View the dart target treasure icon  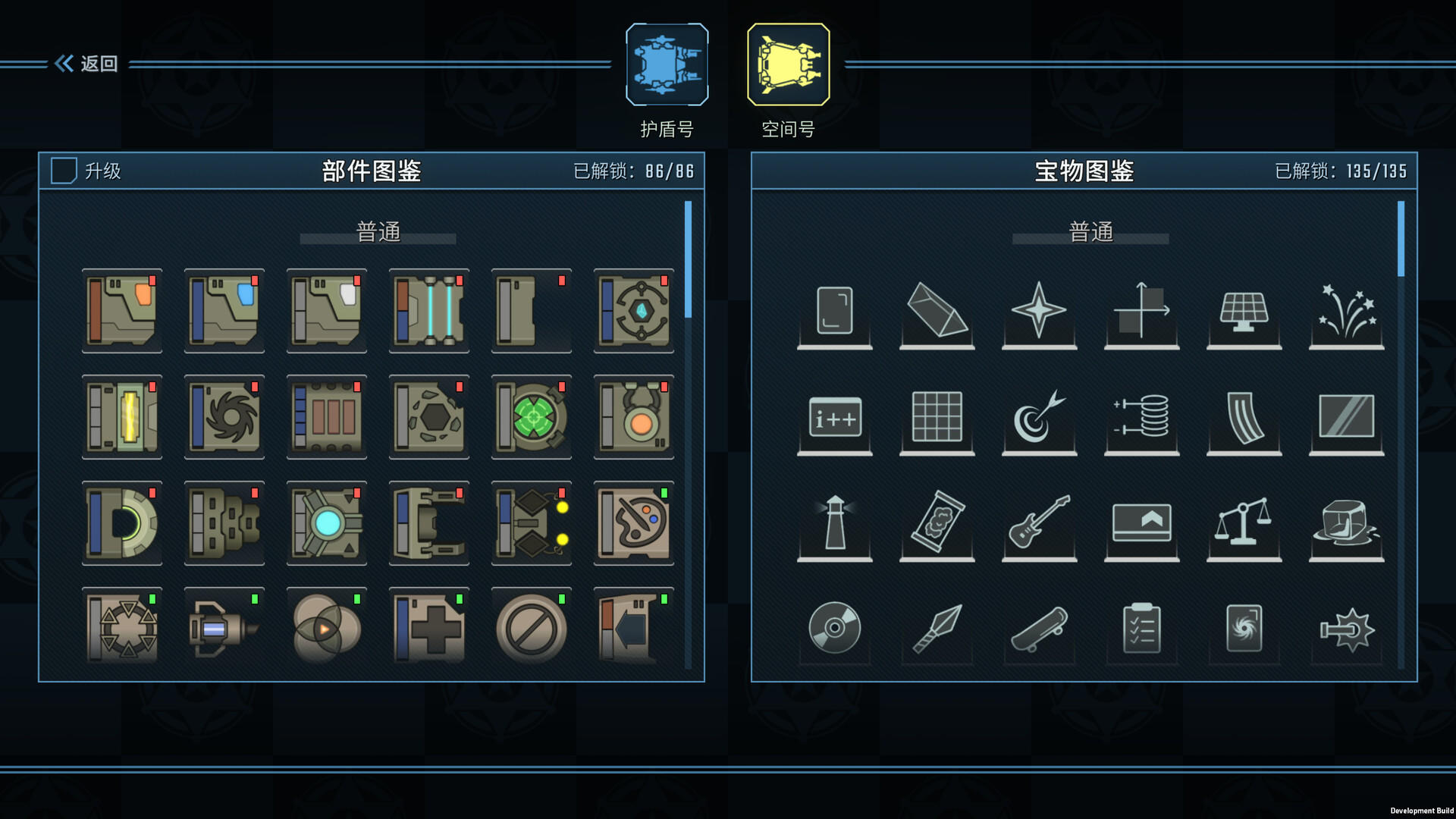pyautogui.click(x=1039, y=421)
